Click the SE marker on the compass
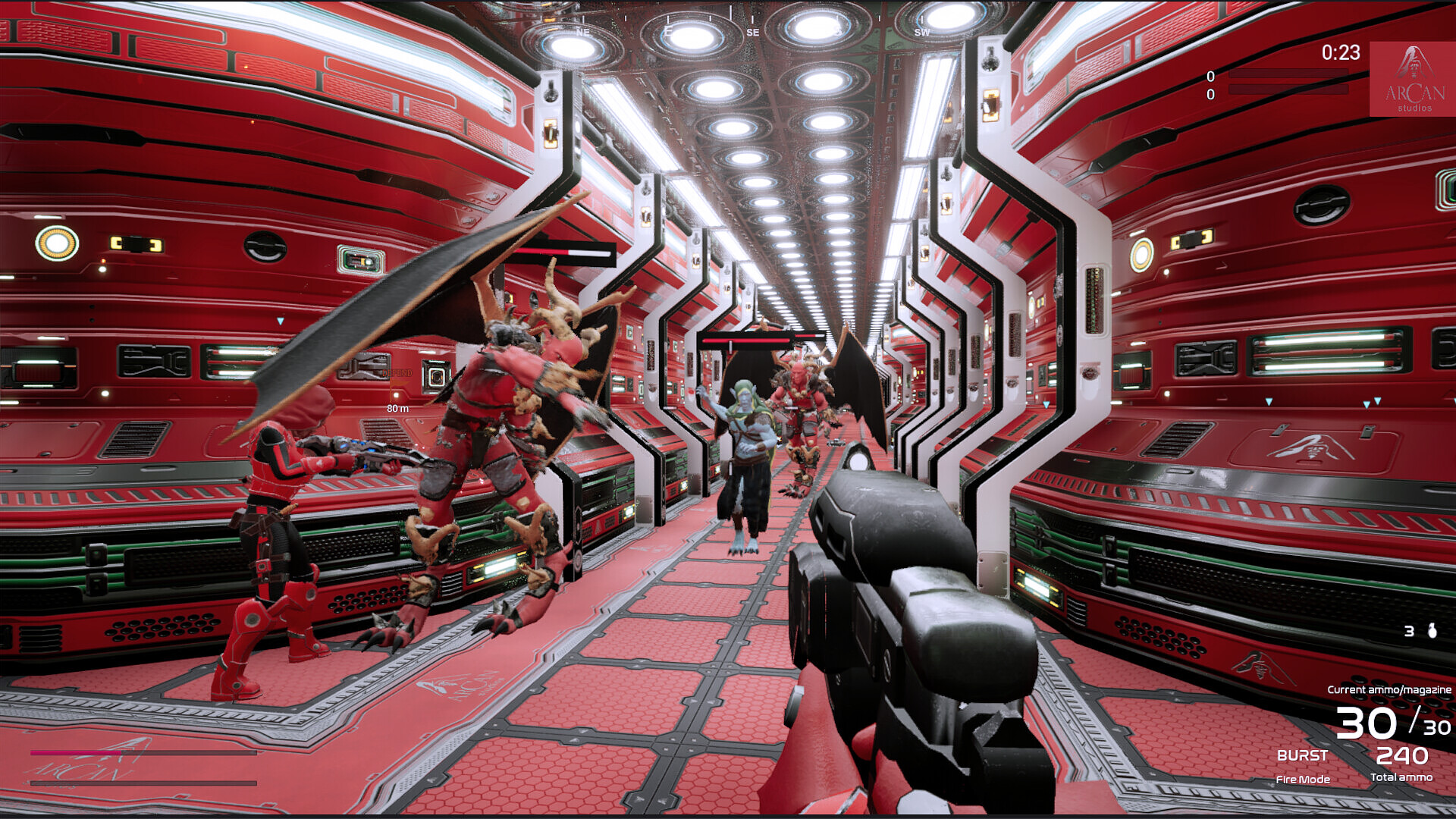Image resolution: width=1456 pixels, height=819 pixels. coord(753,32)
